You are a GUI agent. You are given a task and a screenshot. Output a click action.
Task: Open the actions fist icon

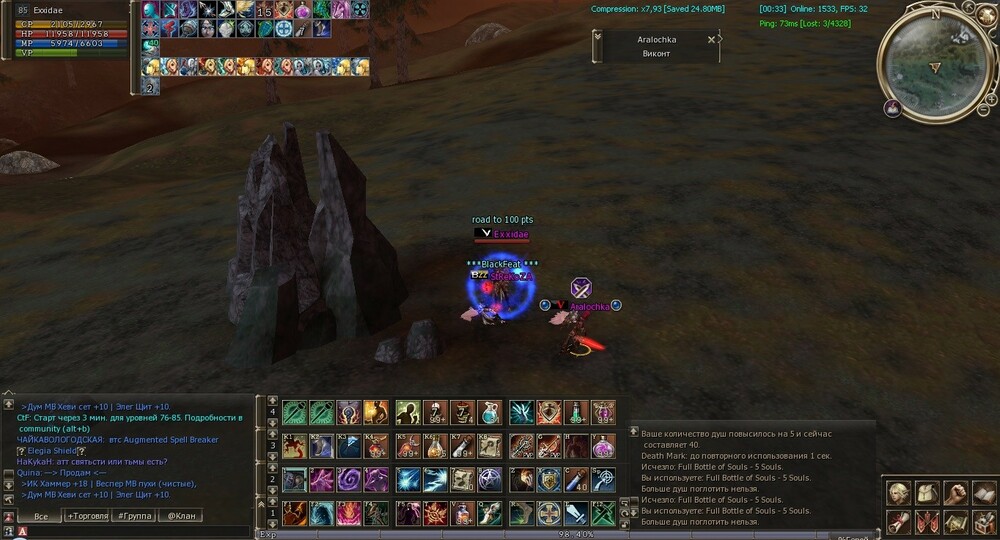[x=955, y=493]
